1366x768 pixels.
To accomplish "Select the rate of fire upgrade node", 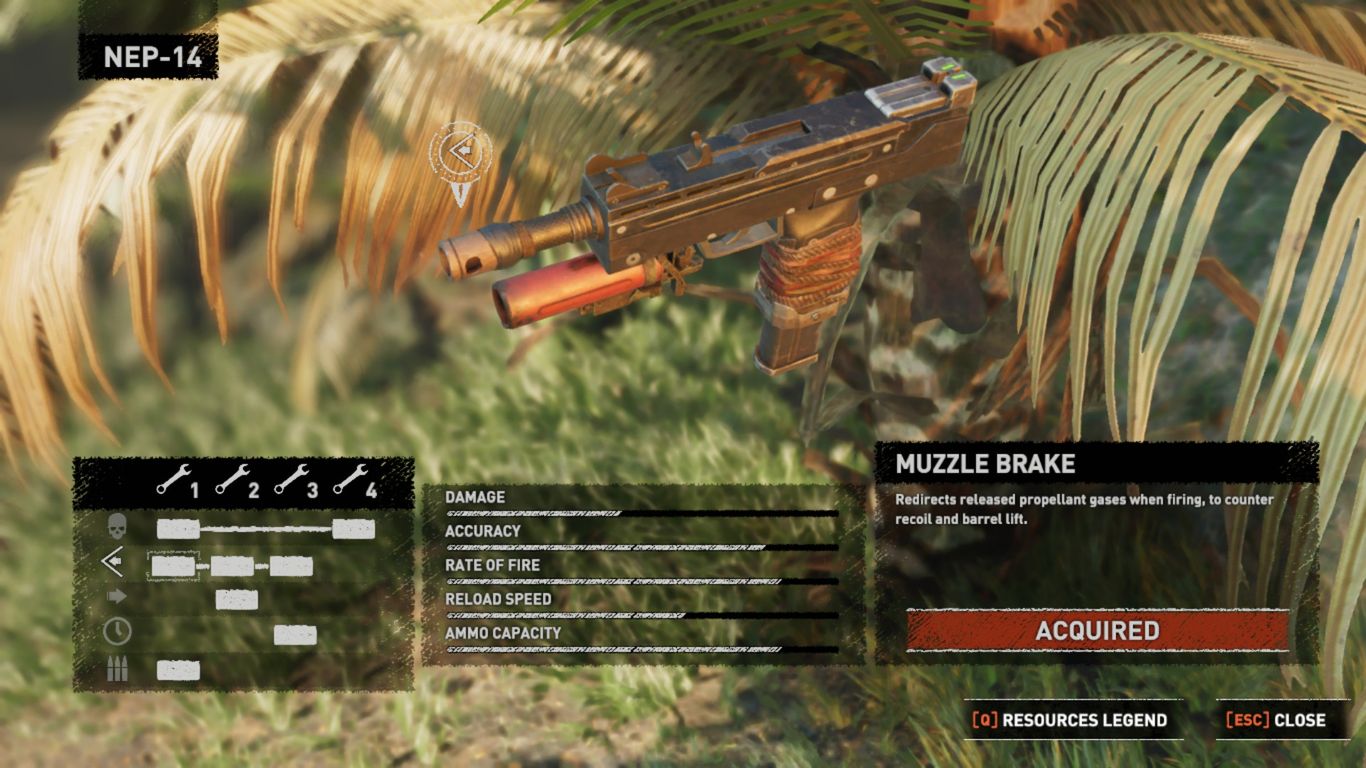I will click(237, 600).
